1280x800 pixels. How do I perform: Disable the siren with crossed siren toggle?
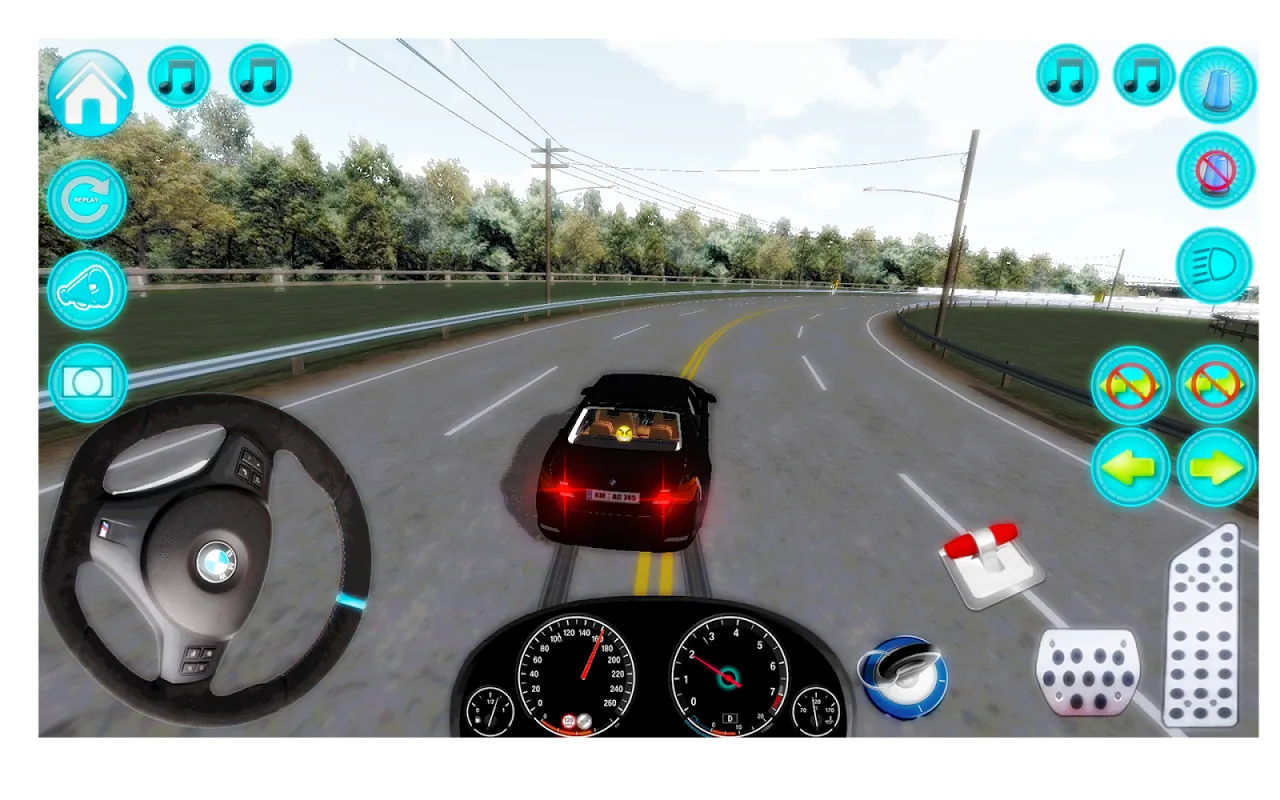coord(1217,170)
